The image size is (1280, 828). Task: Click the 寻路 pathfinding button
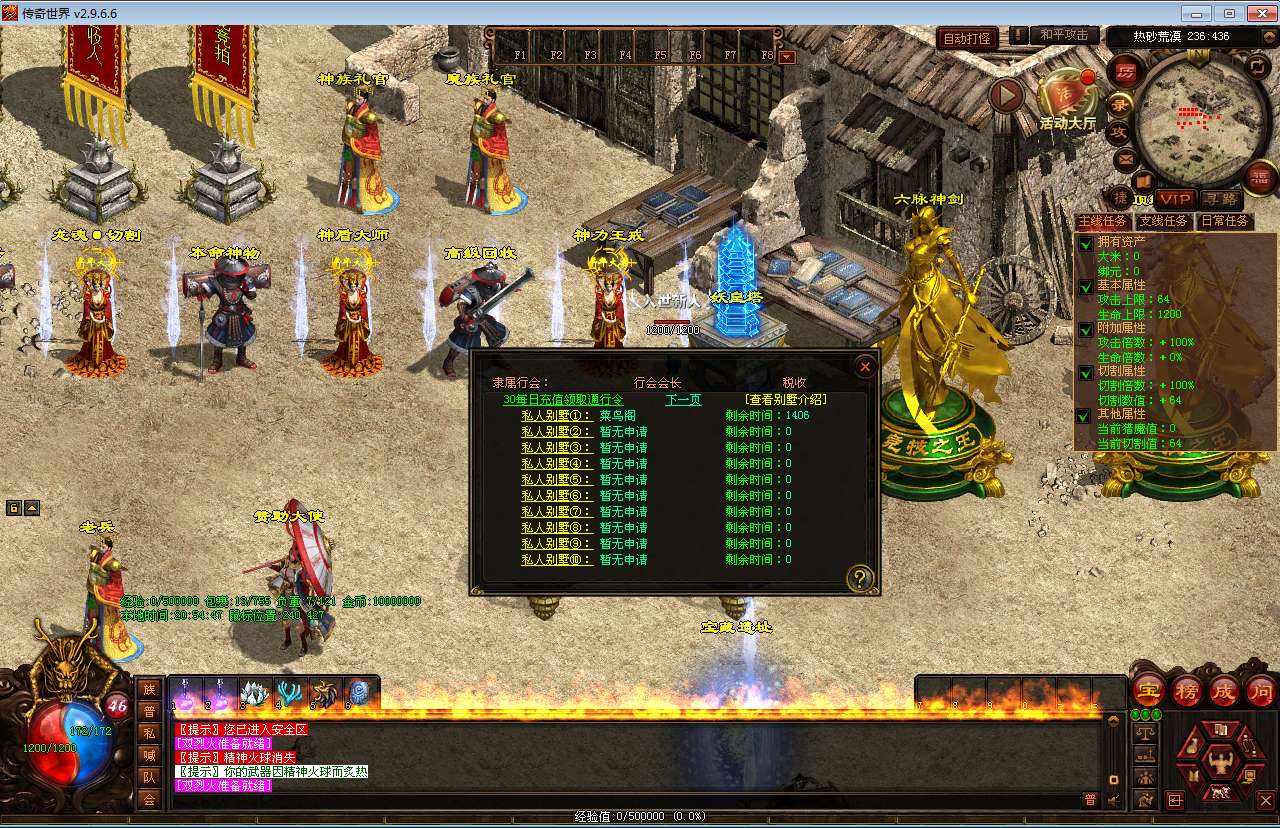[1220, 200]
